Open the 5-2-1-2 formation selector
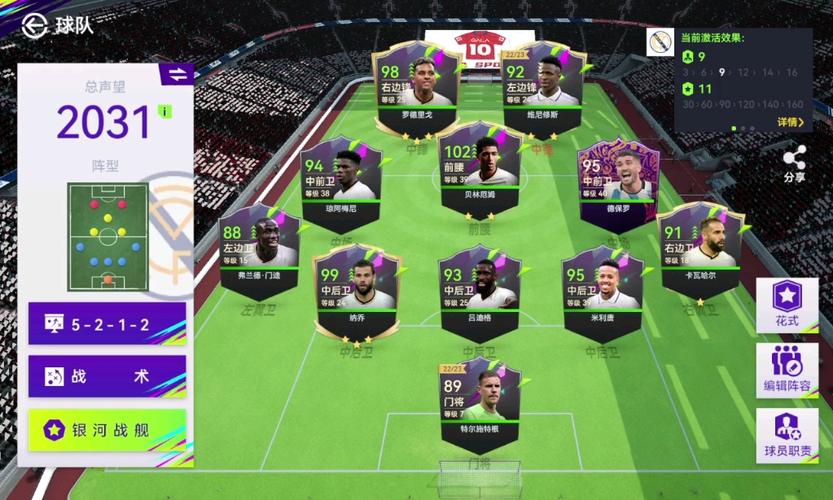Screen dimensions: 833x500 point(107,324)
